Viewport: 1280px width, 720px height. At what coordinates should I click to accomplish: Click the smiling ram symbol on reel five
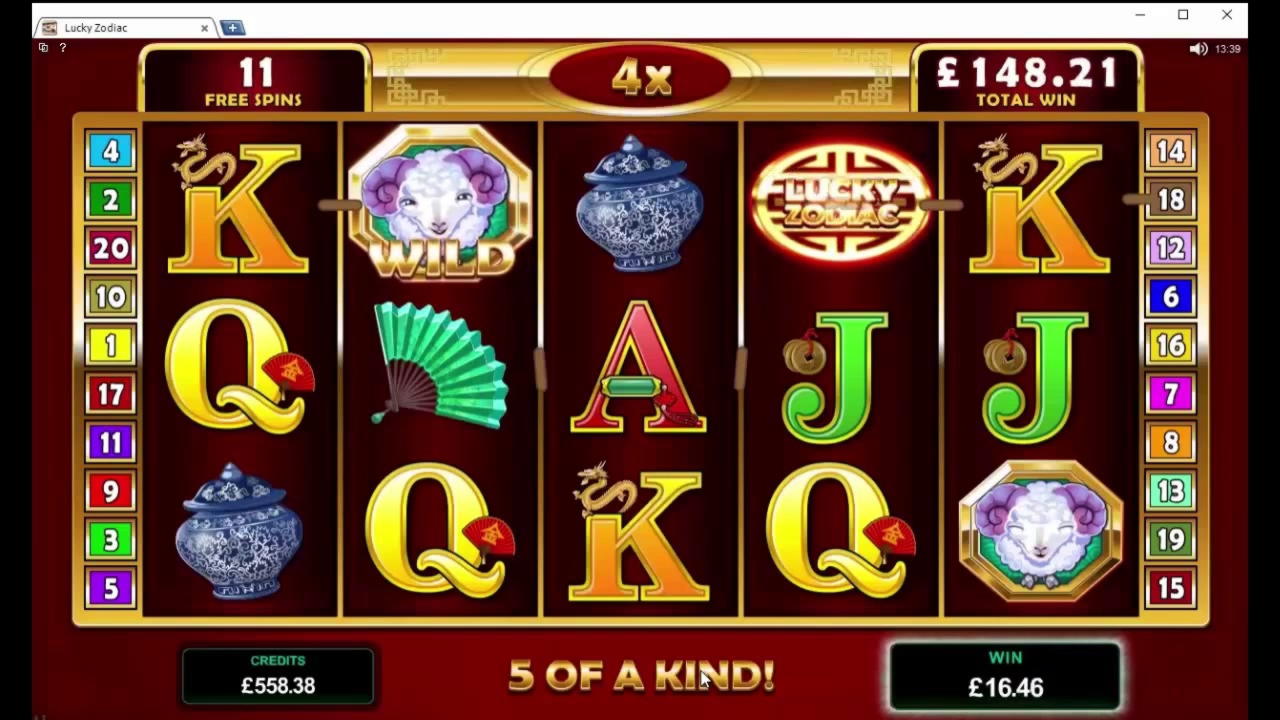pos(1040,530)
